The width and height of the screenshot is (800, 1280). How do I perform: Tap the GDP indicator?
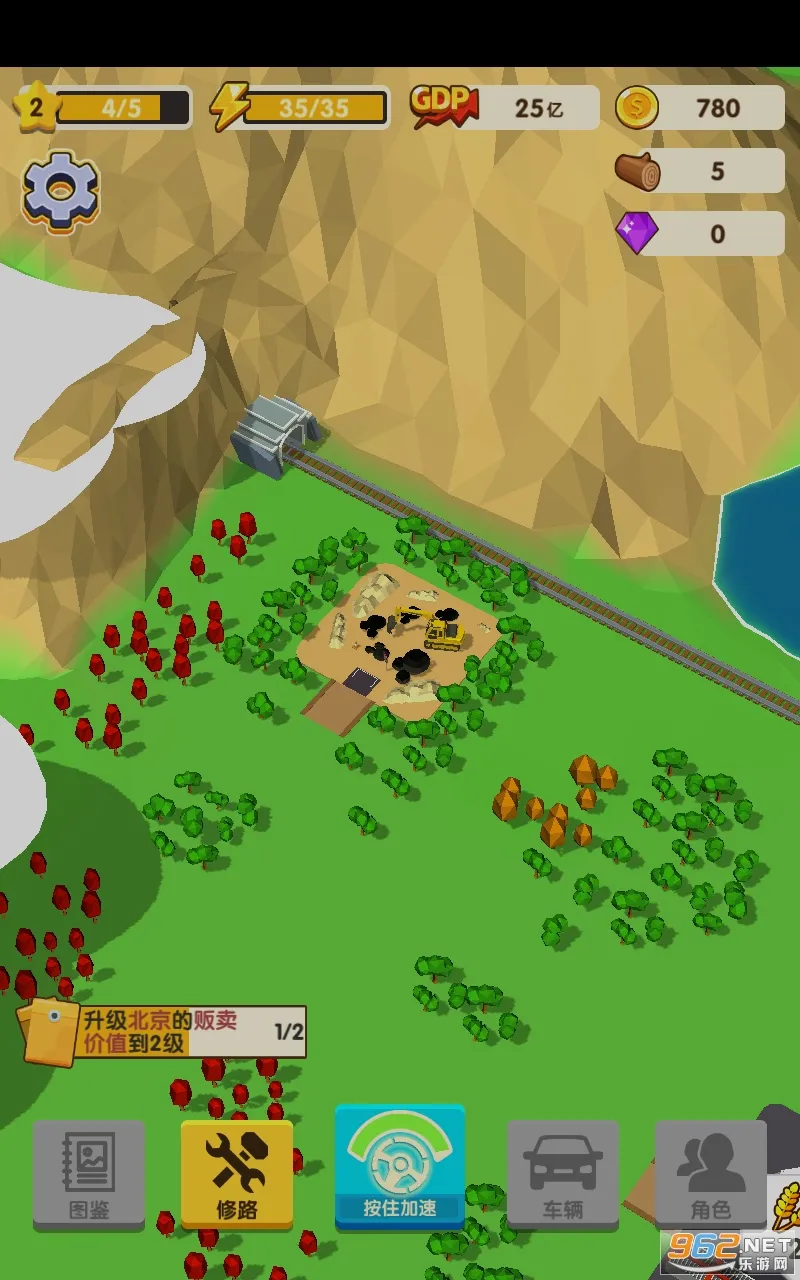[504, 108]
